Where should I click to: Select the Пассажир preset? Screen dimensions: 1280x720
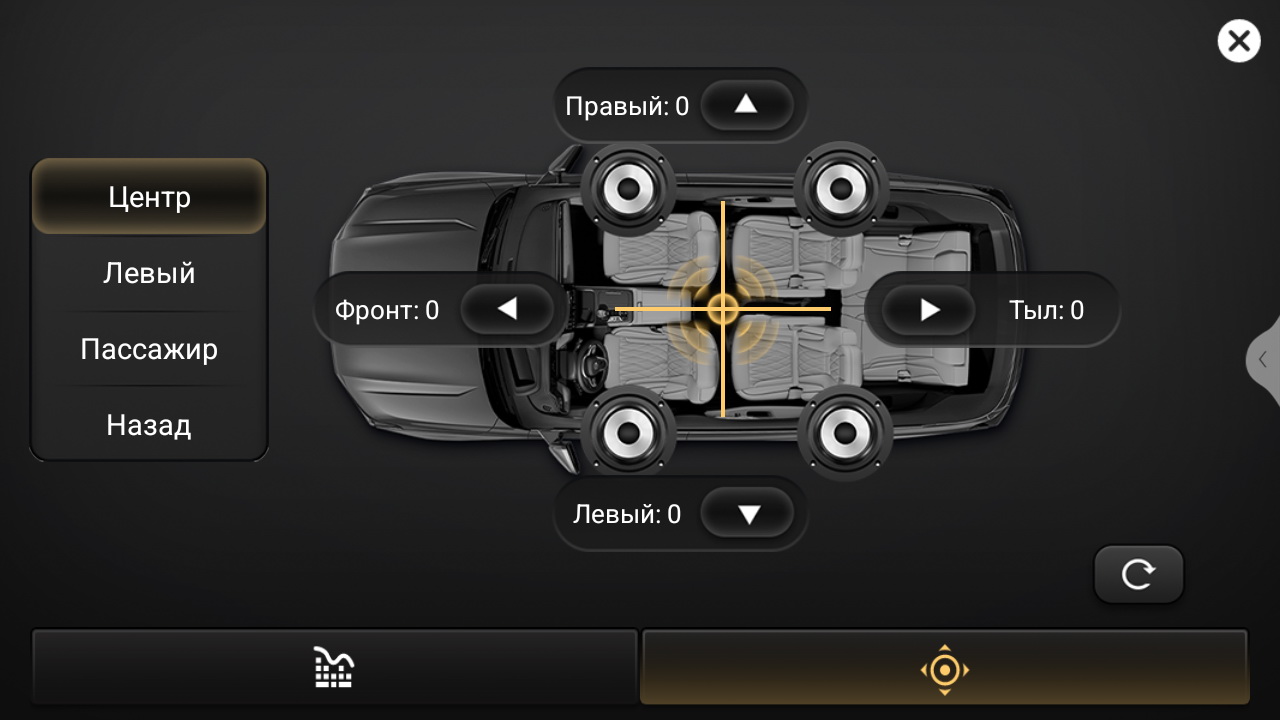(x=149, y=349)
